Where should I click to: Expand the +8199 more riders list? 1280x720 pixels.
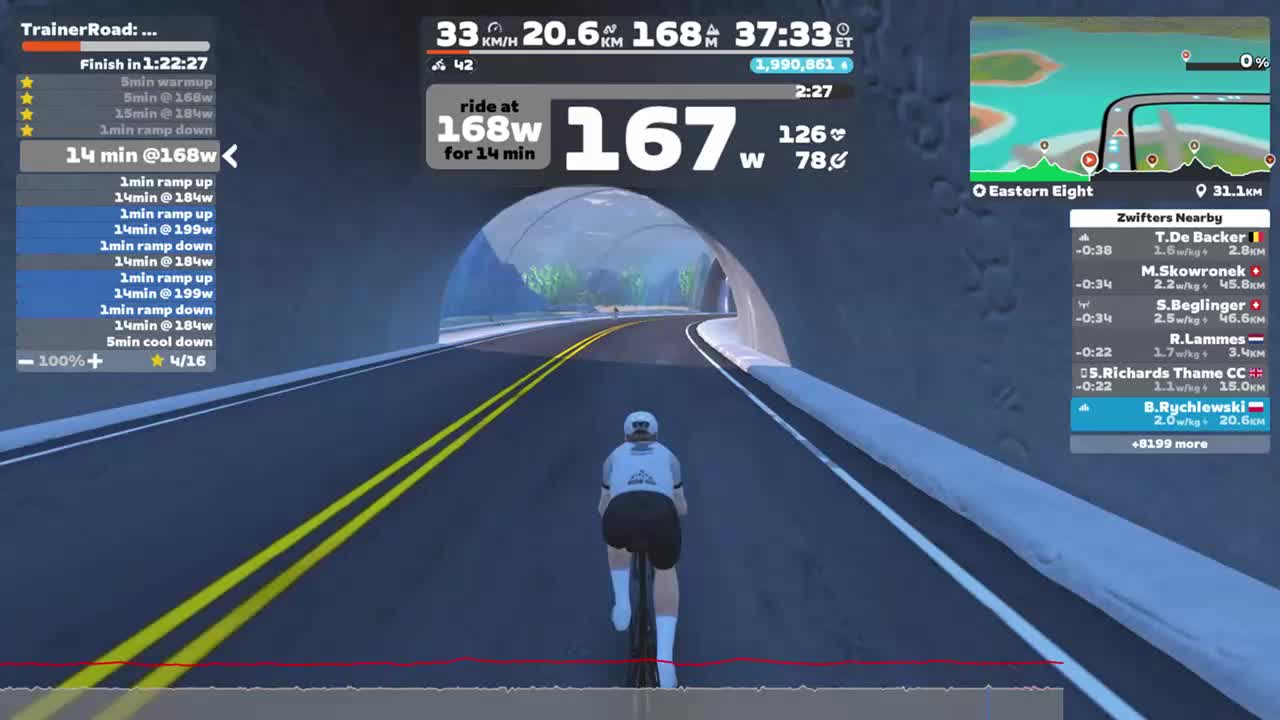click(x=1170, y=443)
